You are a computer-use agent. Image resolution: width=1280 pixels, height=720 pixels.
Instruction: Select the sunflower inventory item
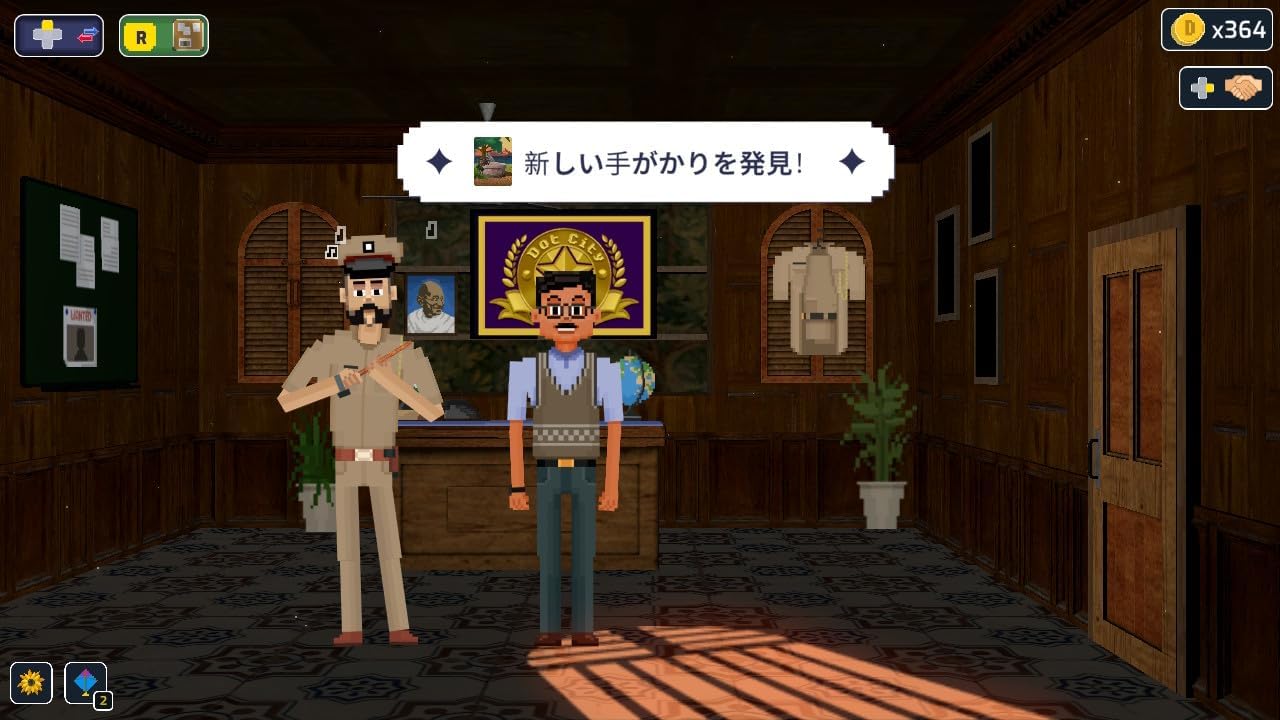click(32, 683)
